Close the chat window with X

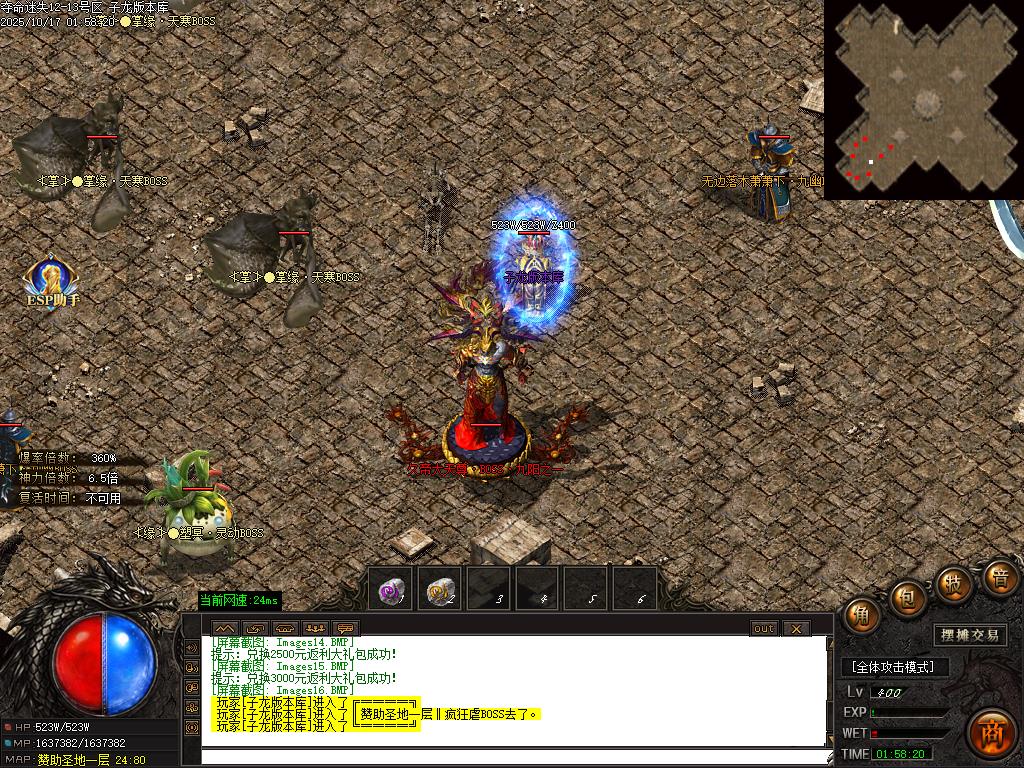[796, 628]
